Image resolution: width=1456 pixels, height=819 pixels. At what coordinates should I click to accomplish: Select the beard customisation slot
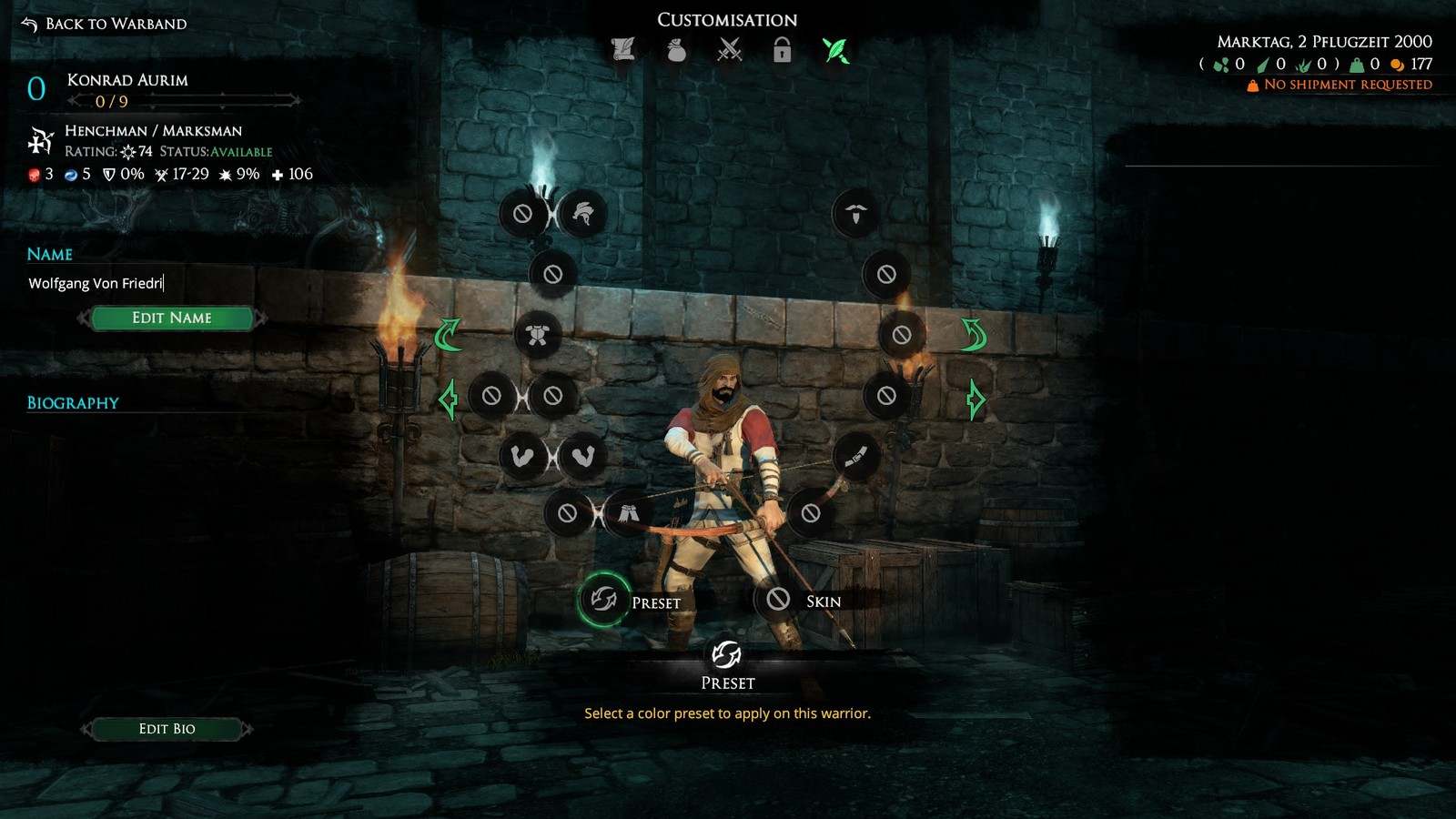[x=855, y=214]
